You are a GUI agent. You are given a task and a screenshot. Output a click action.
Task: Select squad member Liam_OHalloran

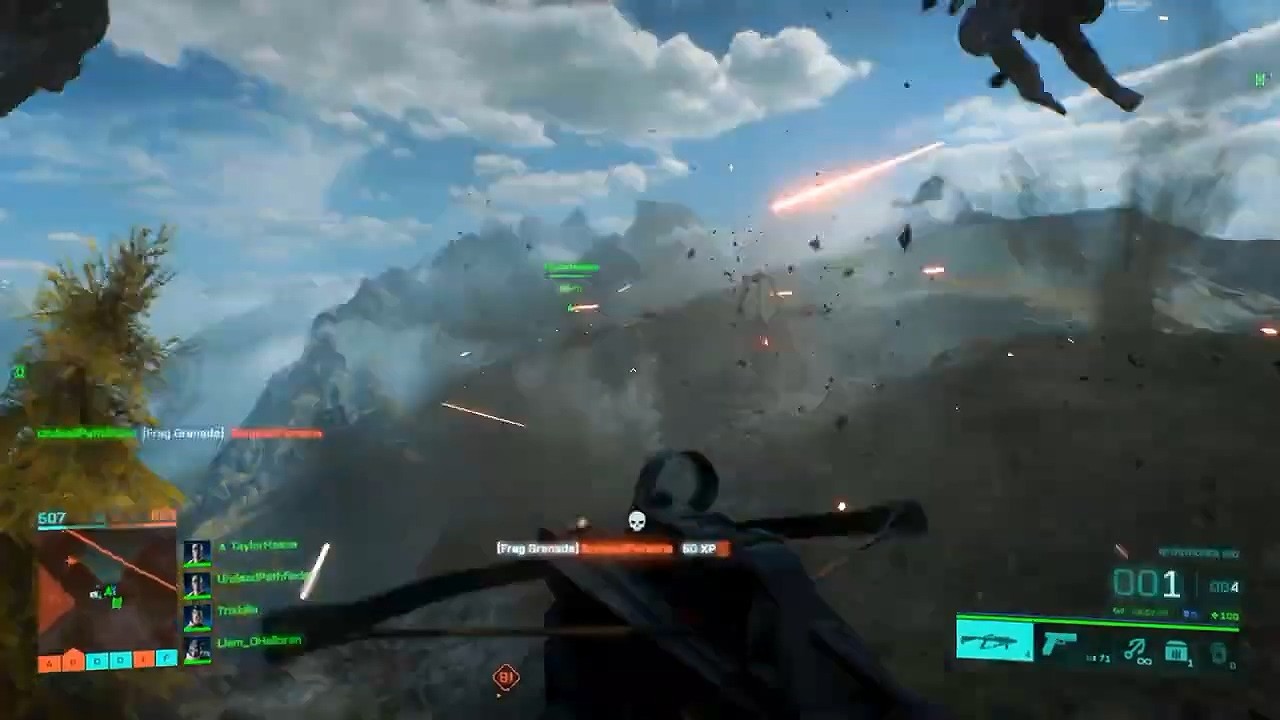pos(259,641)
